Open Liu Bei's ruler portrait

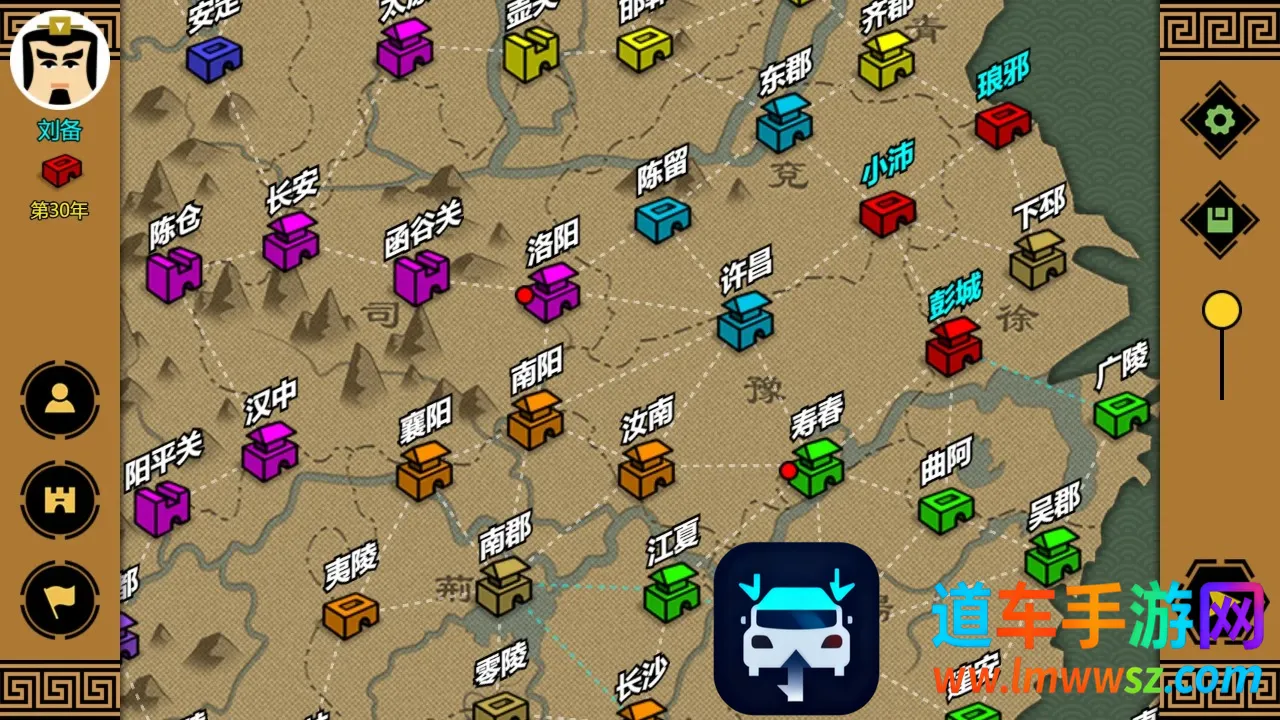[x=60, y=61]
